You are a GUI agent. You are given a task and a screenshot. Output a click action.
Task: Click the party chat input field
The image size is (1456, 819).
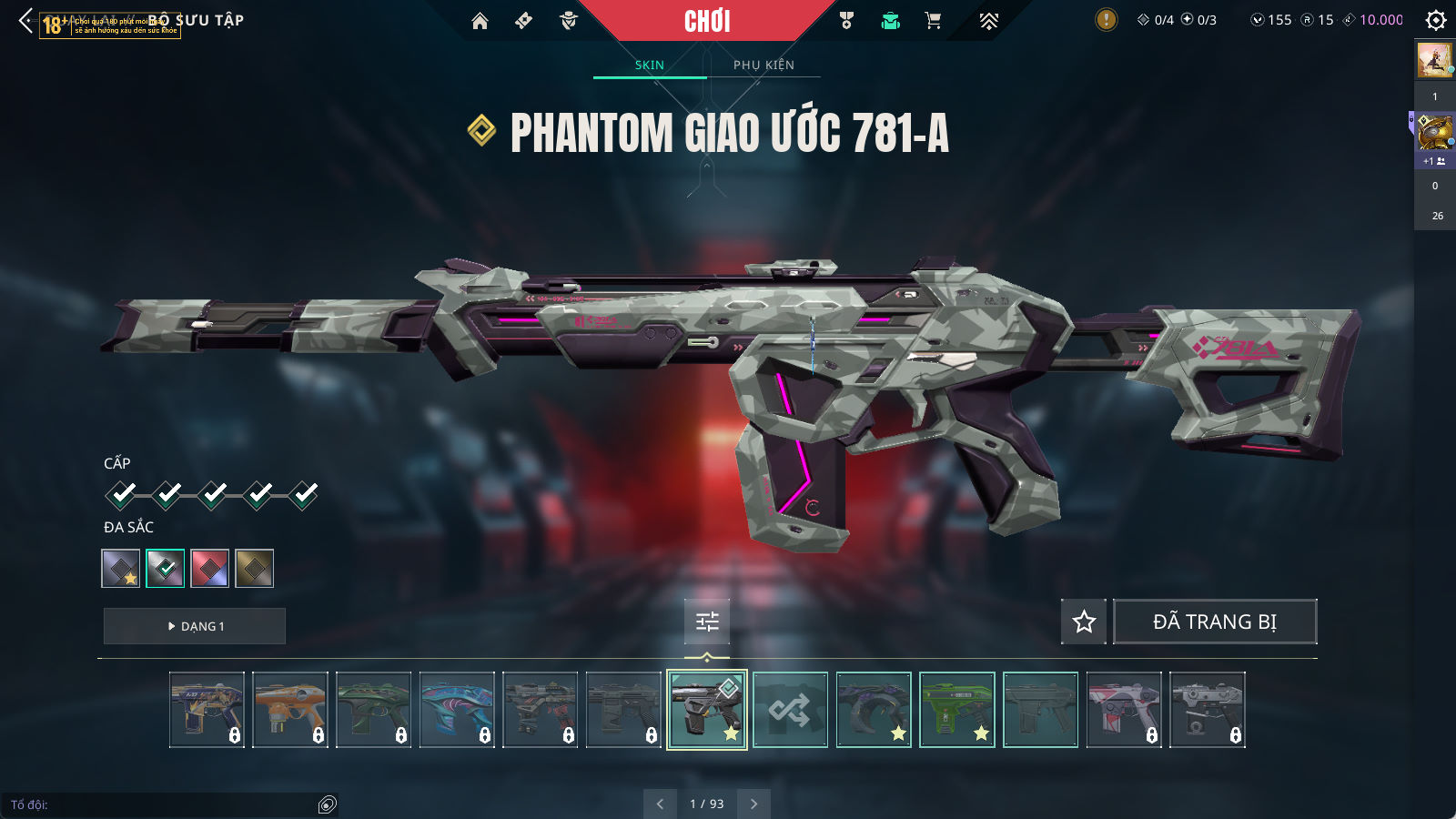(164, 804)
